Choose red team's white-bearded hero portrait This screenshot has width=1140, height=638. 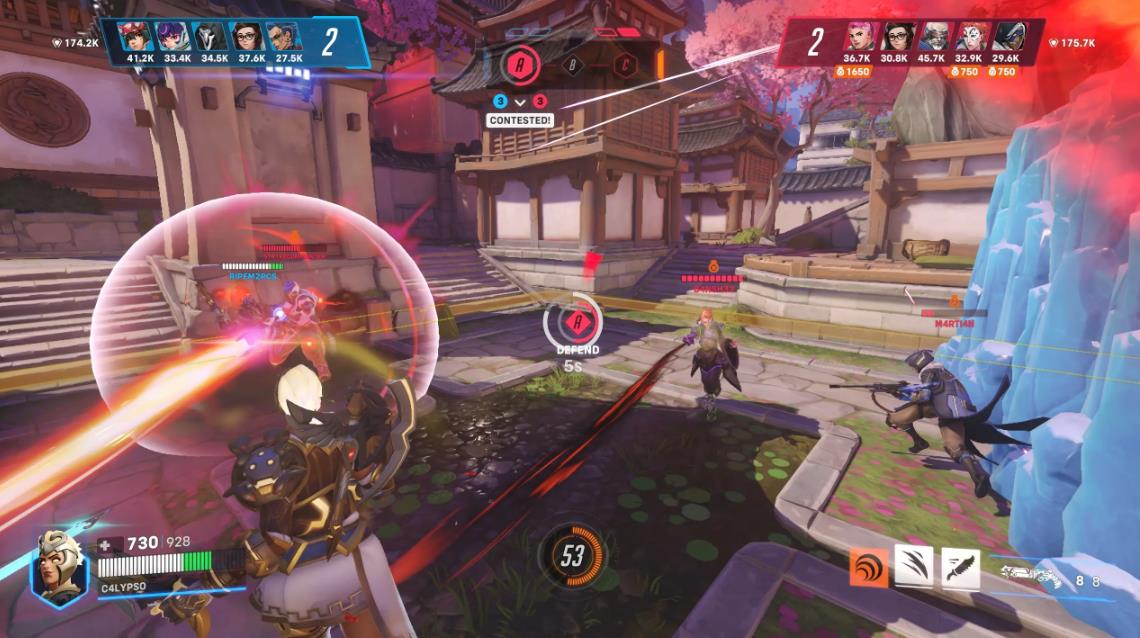tap(934, 37)
